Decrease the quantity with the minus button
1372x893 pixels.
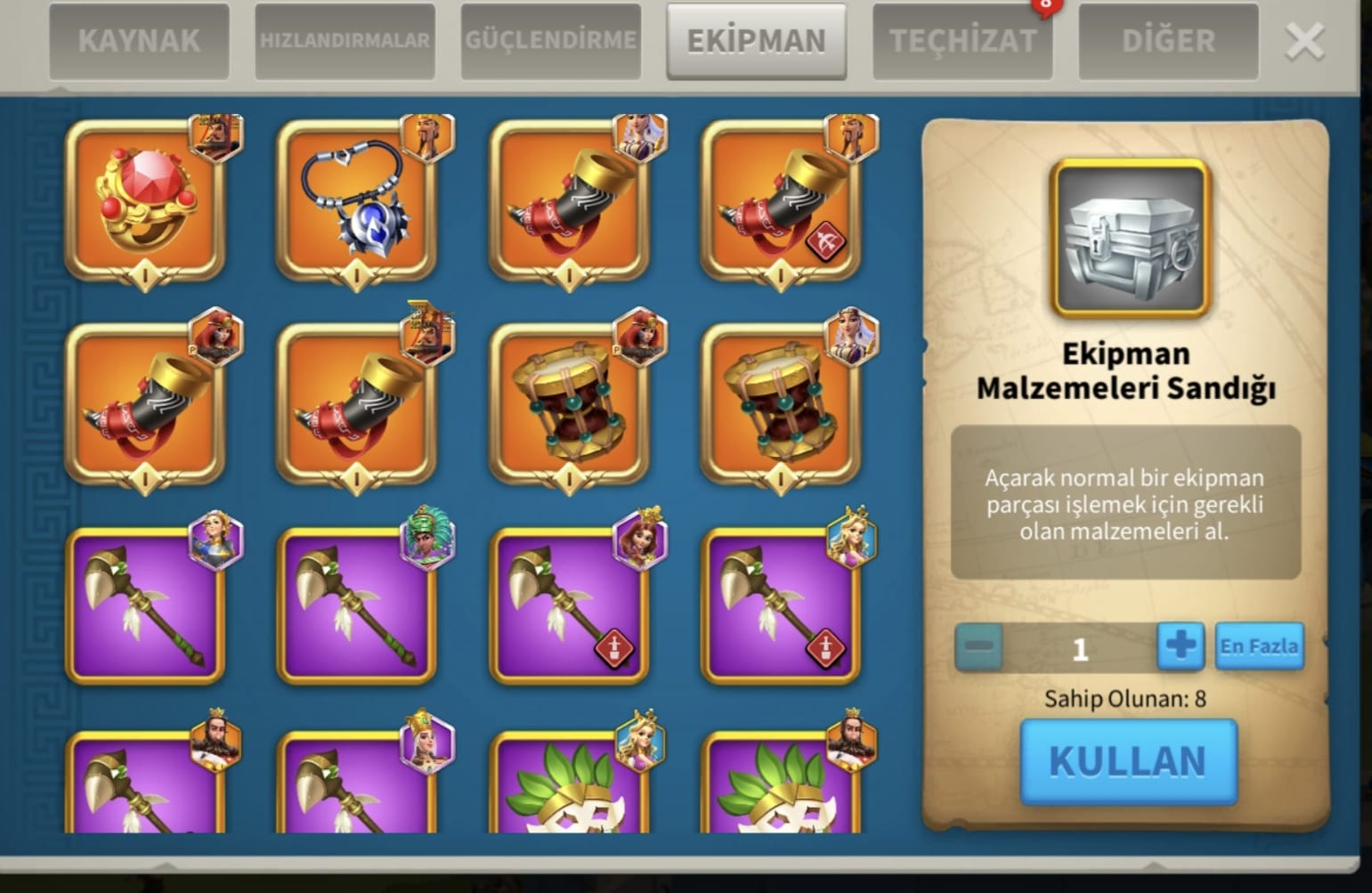[979, 646]
